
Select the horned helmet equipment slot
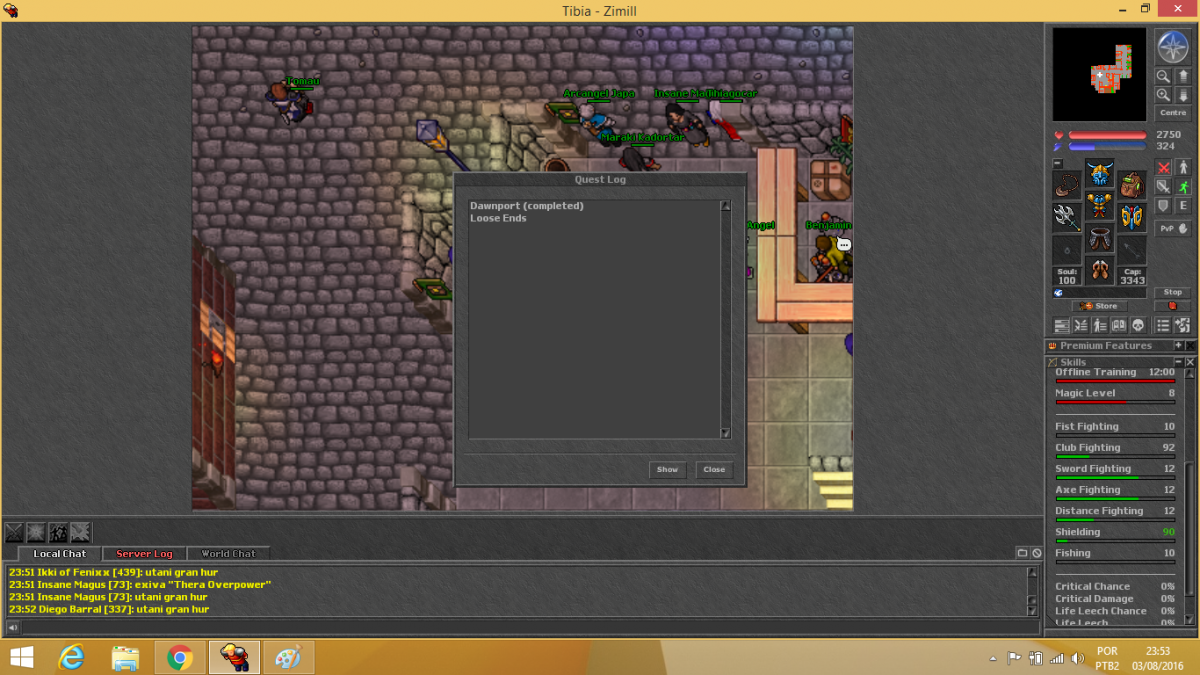point(1100,175)
